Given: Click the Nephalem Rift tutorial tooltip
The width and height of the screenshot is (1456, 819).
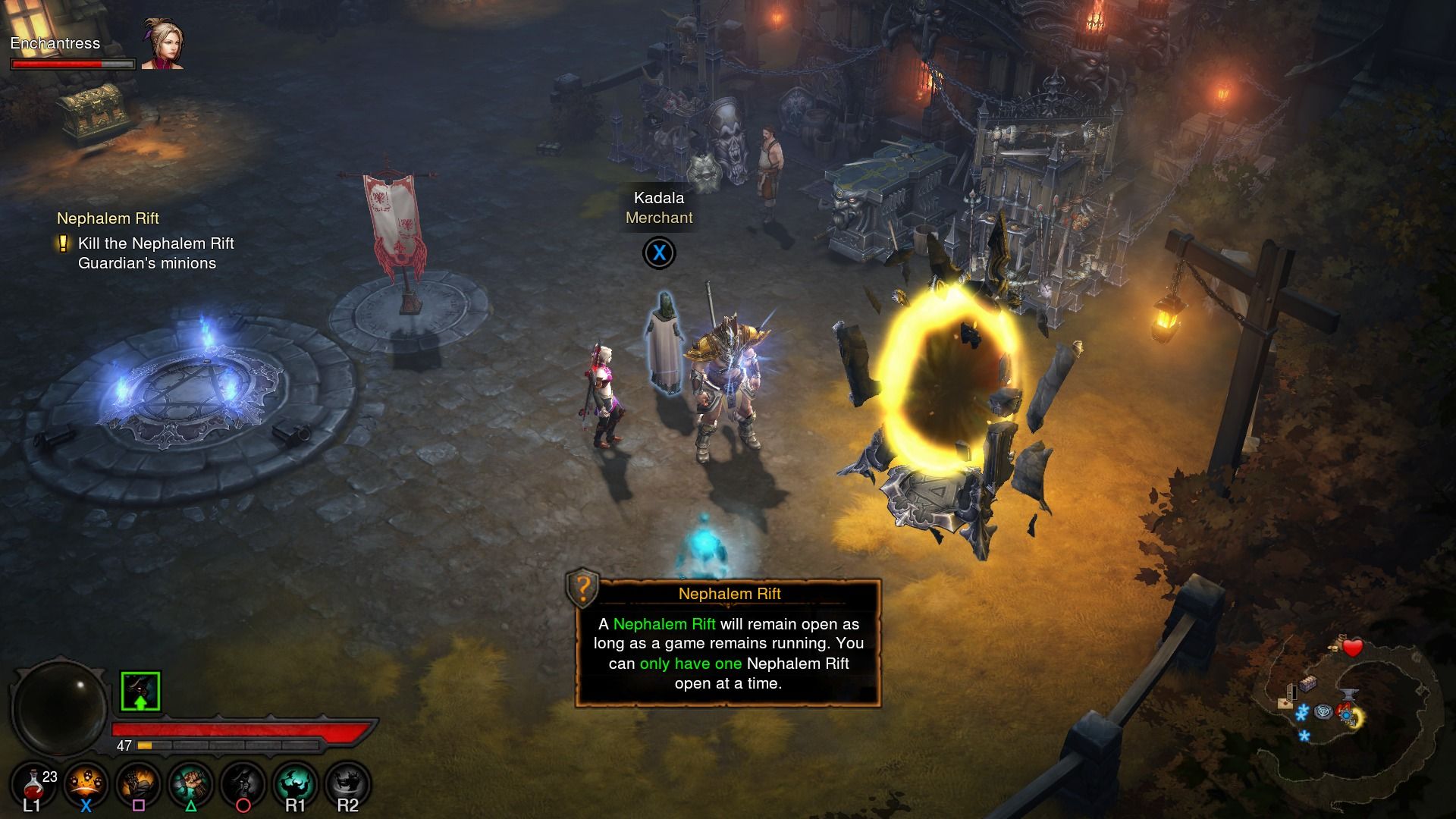Looking at the screenshot, I should point(729,652).
